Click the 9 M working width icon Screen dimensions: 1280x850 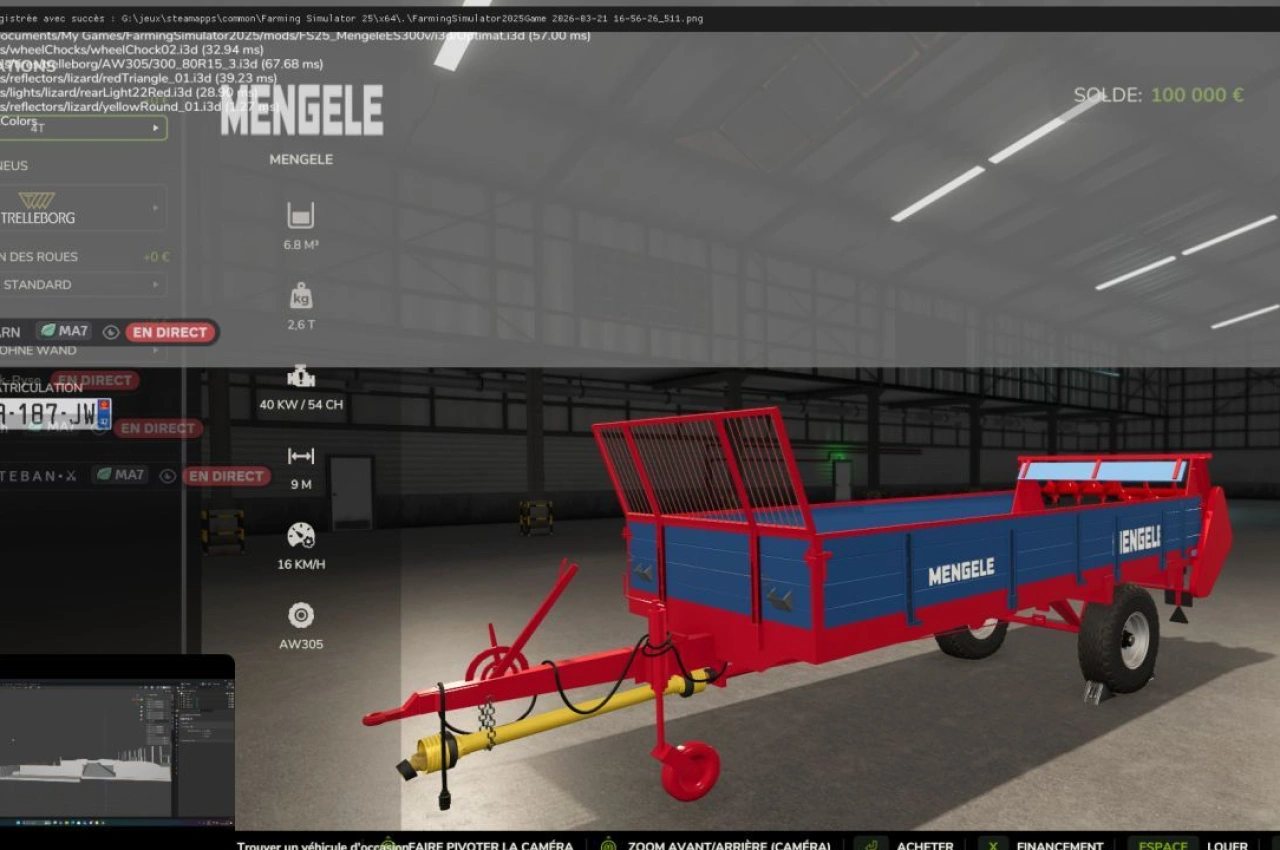click(x=300, y=456)
